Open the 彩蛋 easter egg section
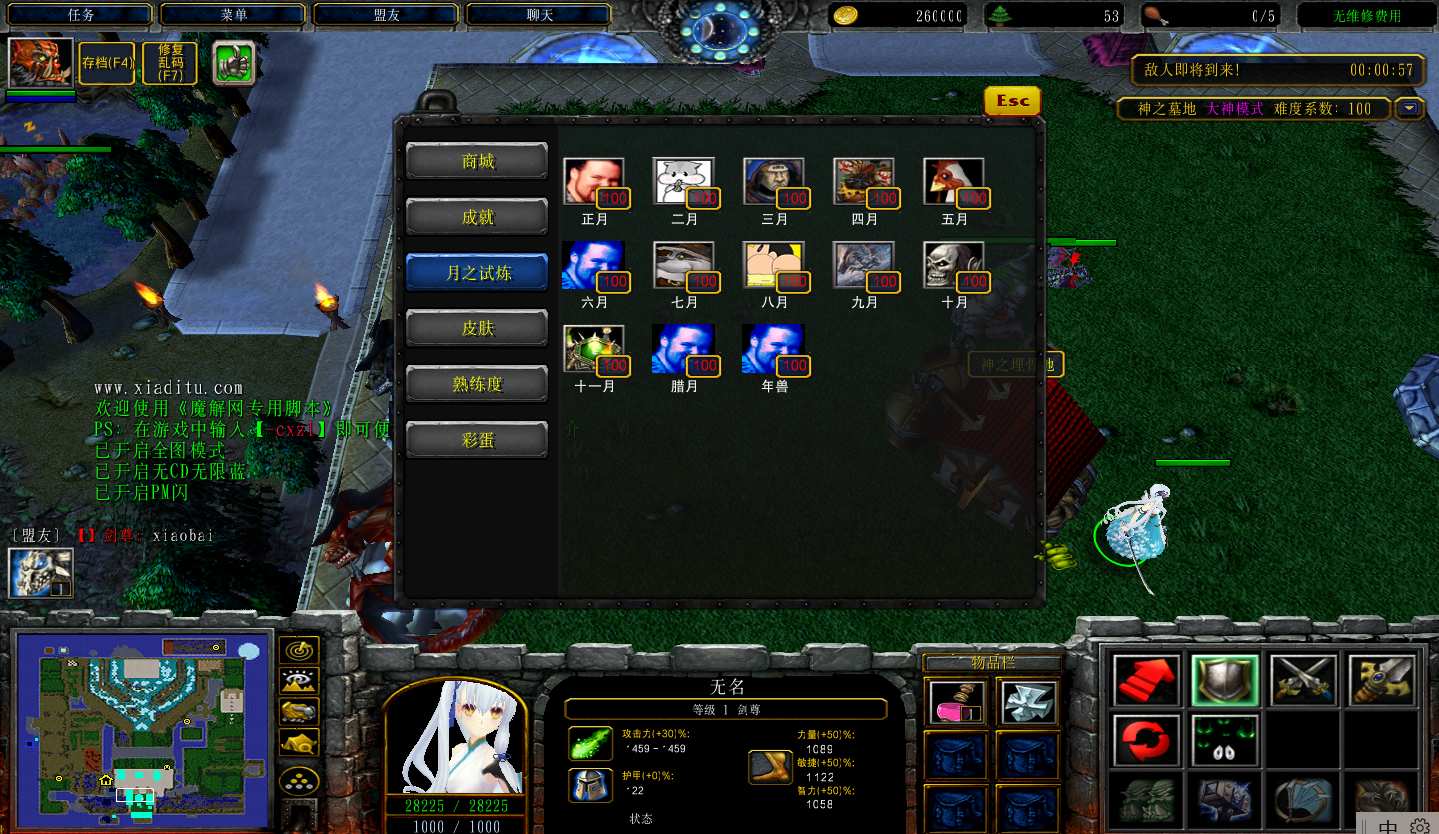The image size is (1439, 834). [x=477, y=440]
